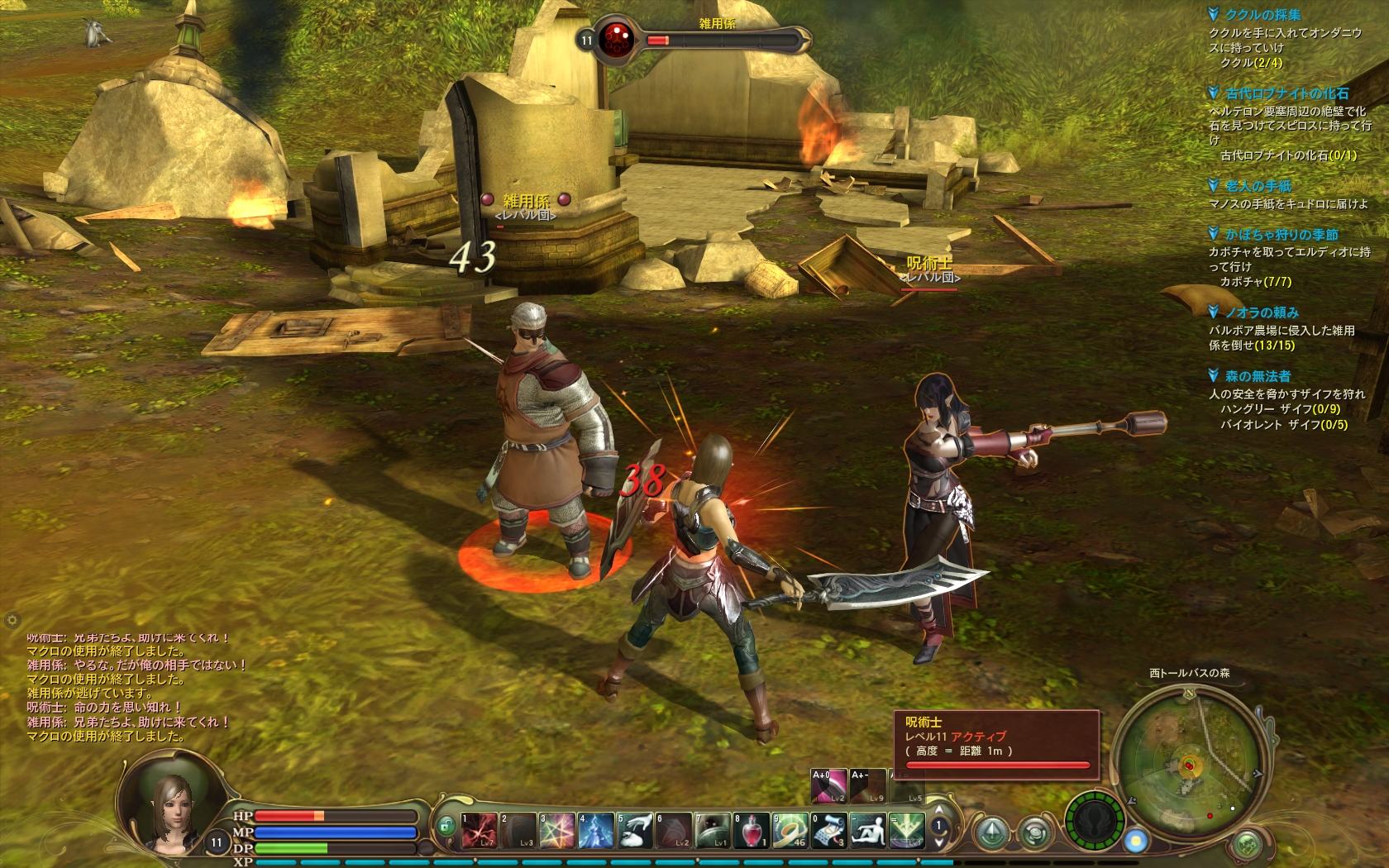The height and width of the screenshot is (868, 1389).
Task: Activate the red lightning skill in slot 1
Action: click(480, 830)
